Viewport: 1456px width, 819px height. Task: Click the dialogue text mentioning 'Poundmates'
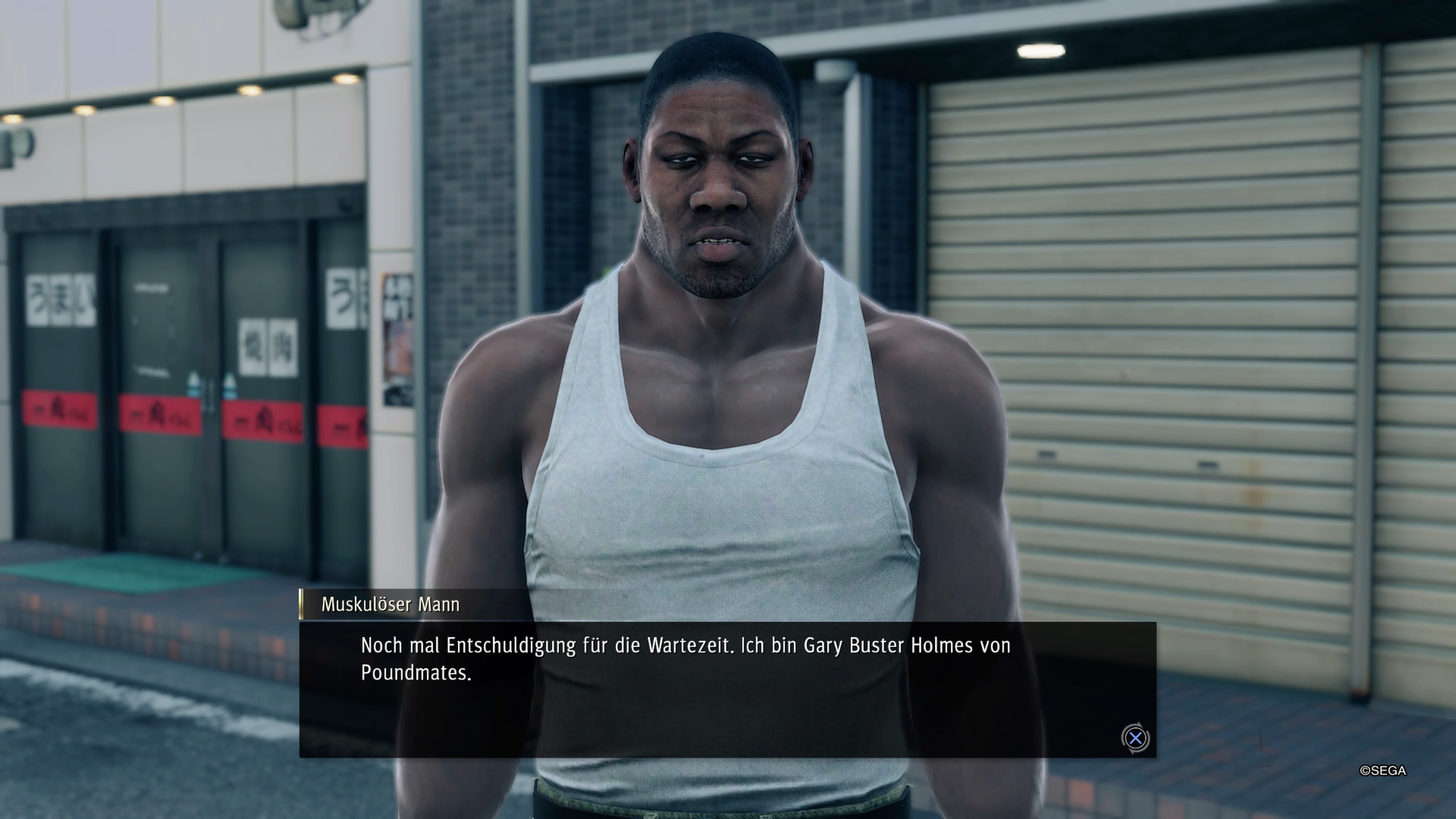[x=417, y=673]
